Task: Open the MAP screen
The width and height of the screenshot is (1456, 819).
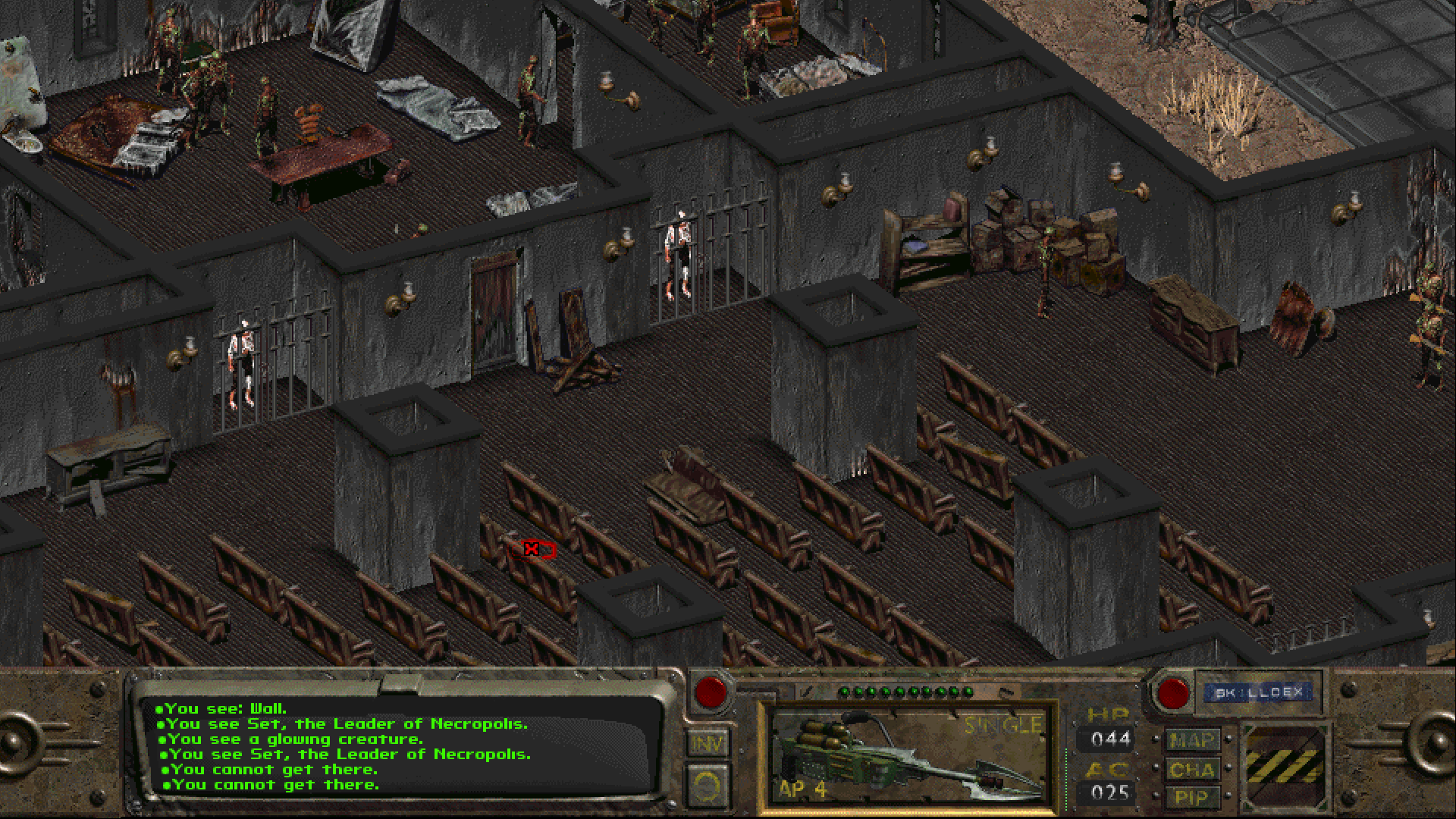Action: [1191, 741]
